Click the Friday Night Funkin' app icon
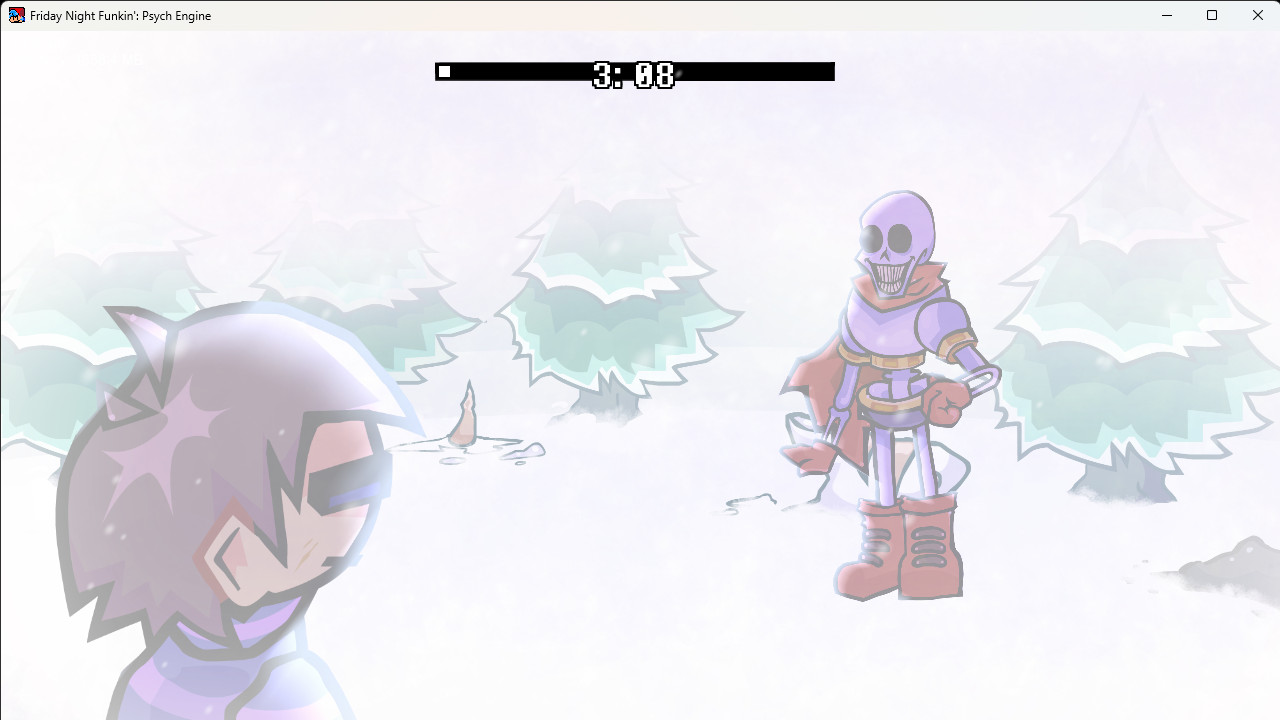The width and height of the screenshot is (1280, 720). [16, 15]
